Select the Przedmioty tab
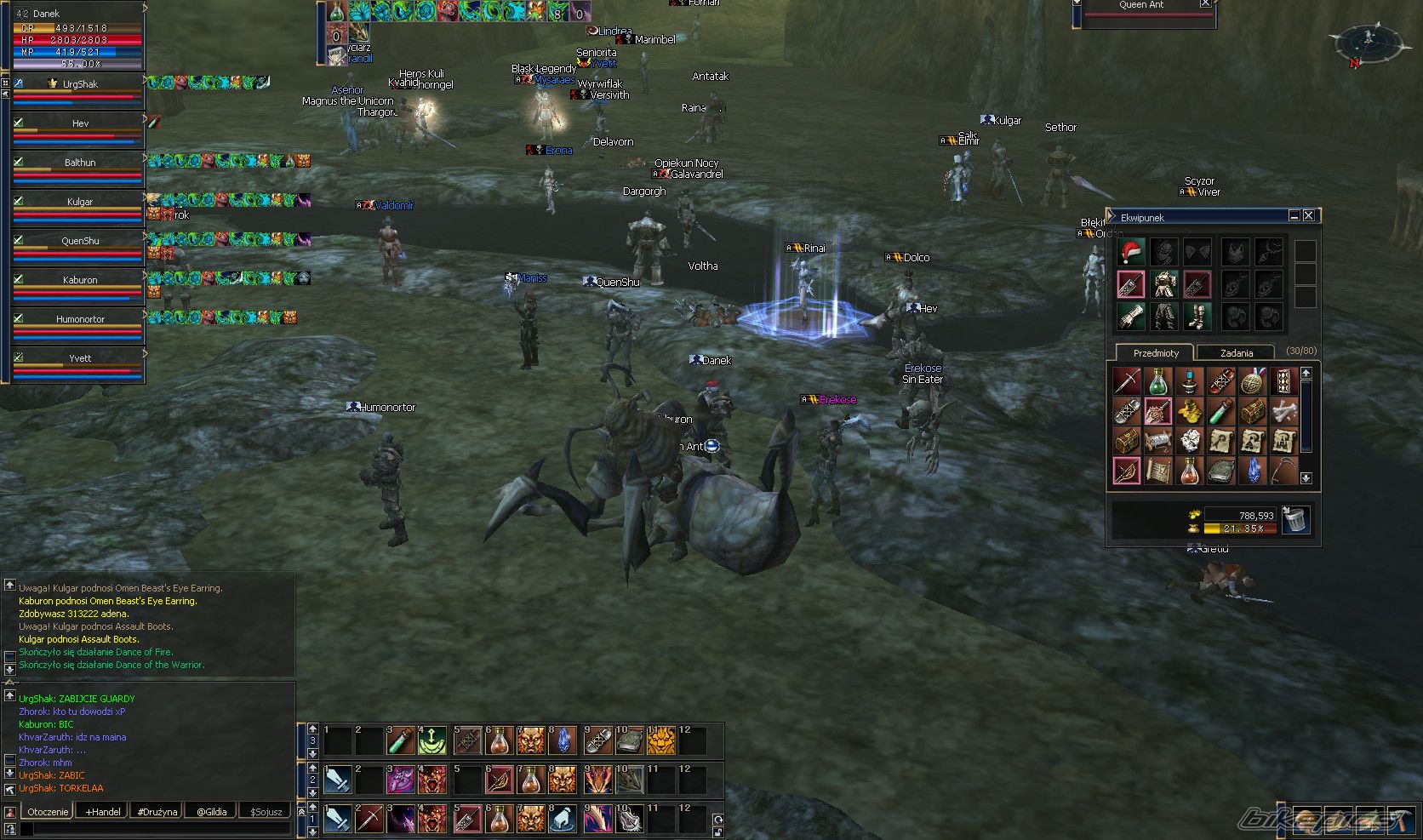 coord(1156,353)
